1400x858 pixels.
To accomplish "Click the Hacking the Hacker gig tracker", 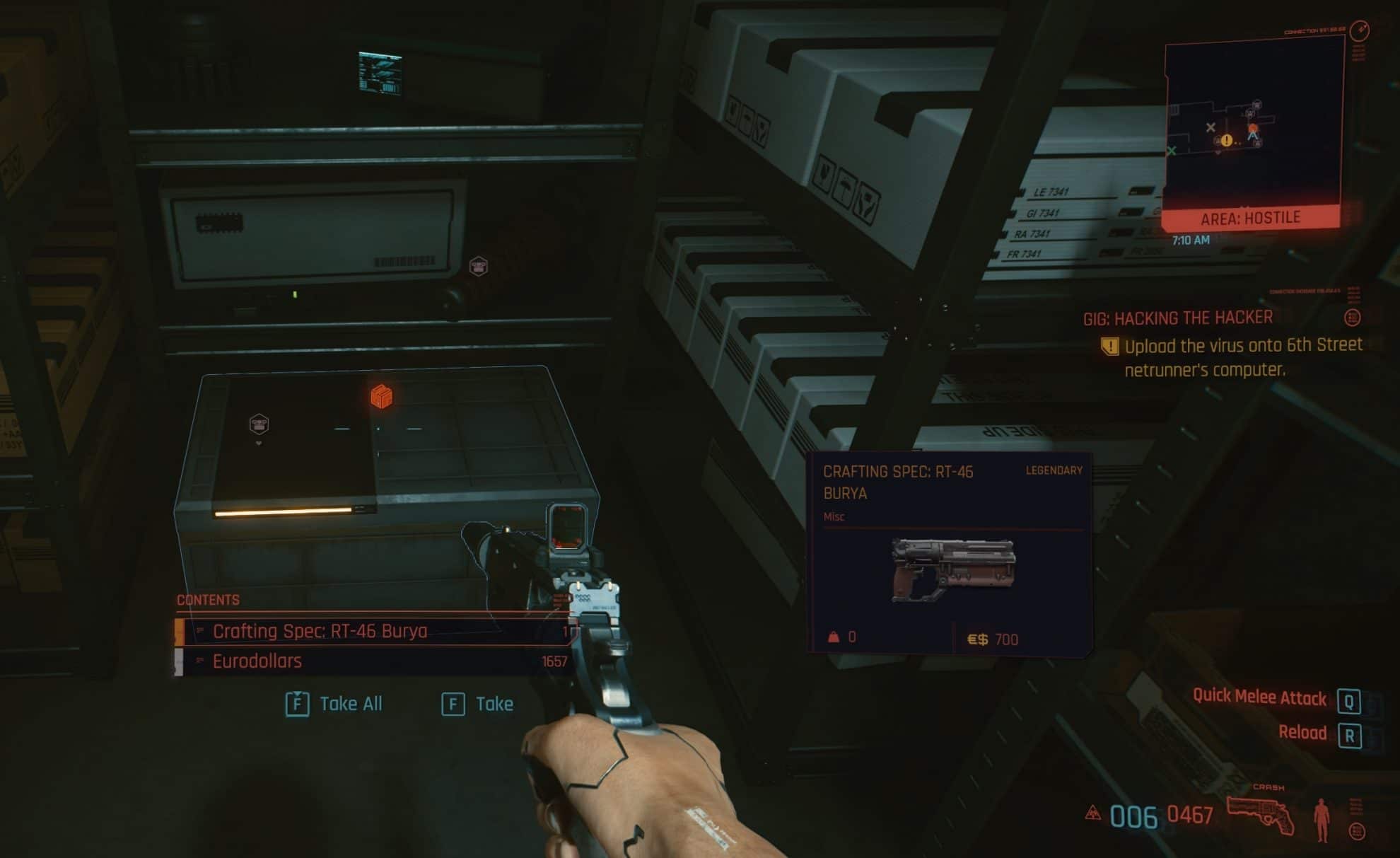I will pyautogui.click(x=1178, y=318).
